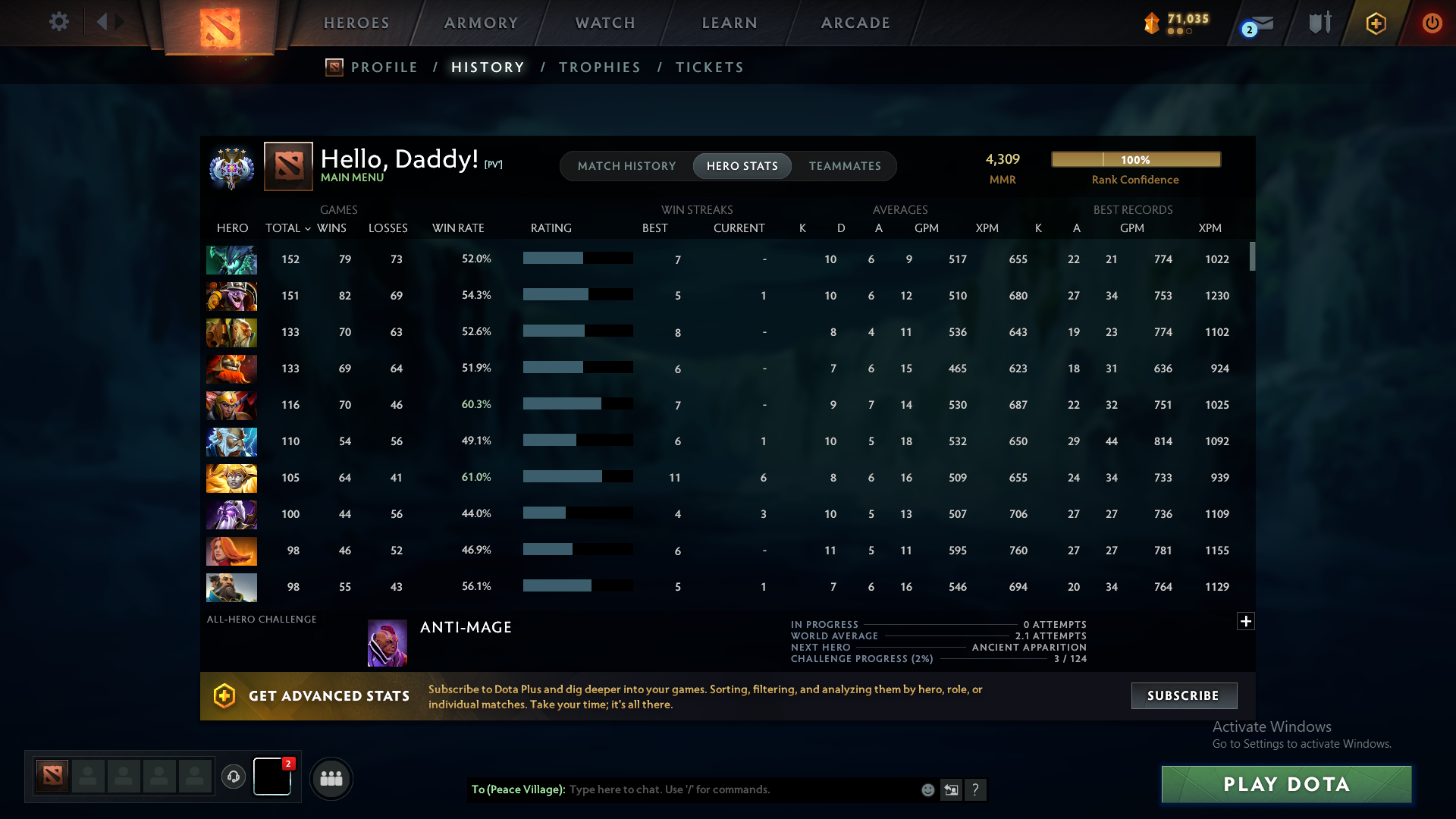Switch to the PROFILE tab

point(384,67)
